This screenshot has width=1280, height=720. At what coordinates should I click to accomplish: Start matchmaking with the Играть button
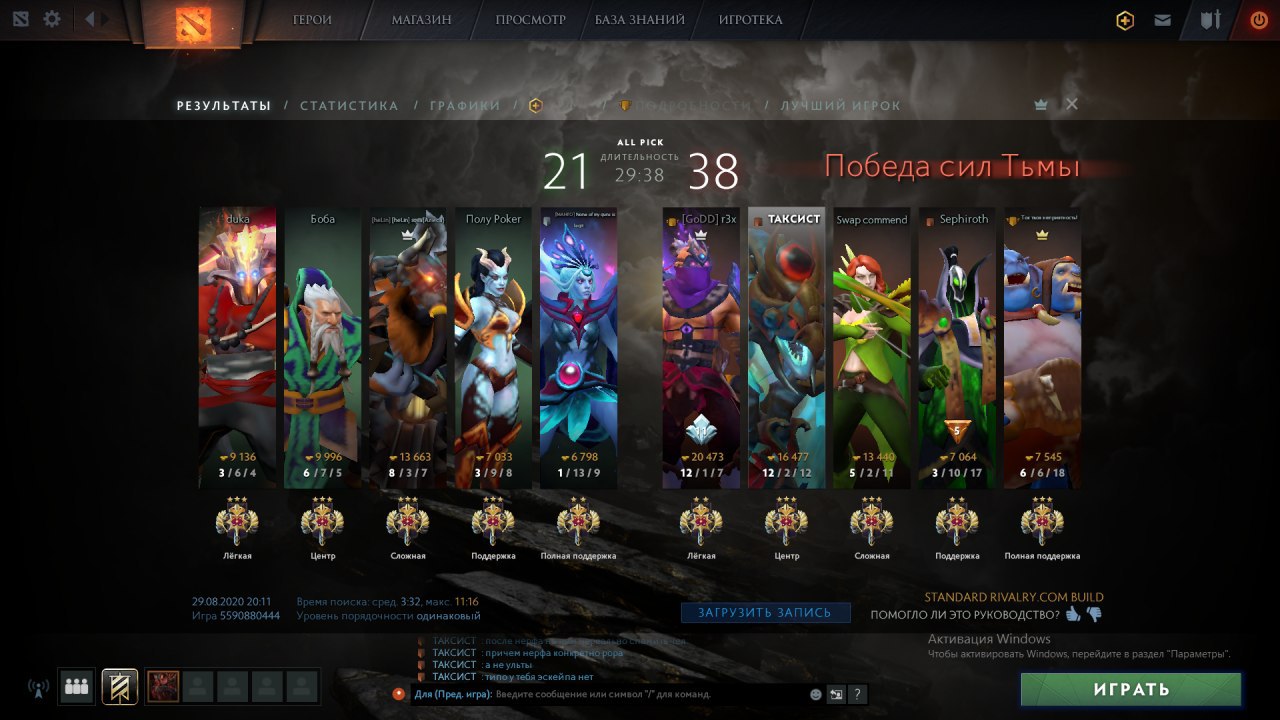[1131, 689]
